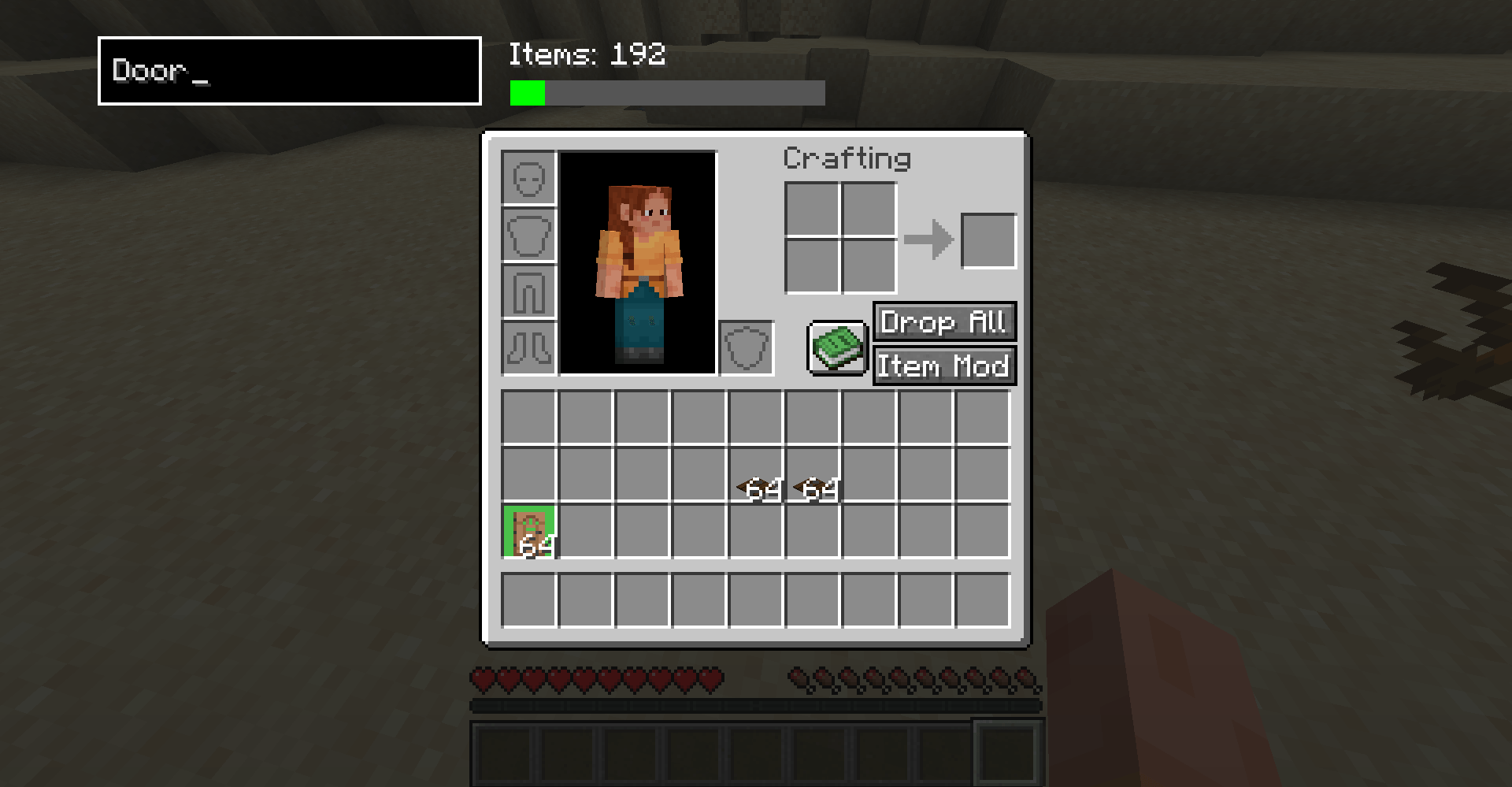Viewport: 1512px width, 787px height.
Task: Select the leggings armor slot
Action: [528, 290]
